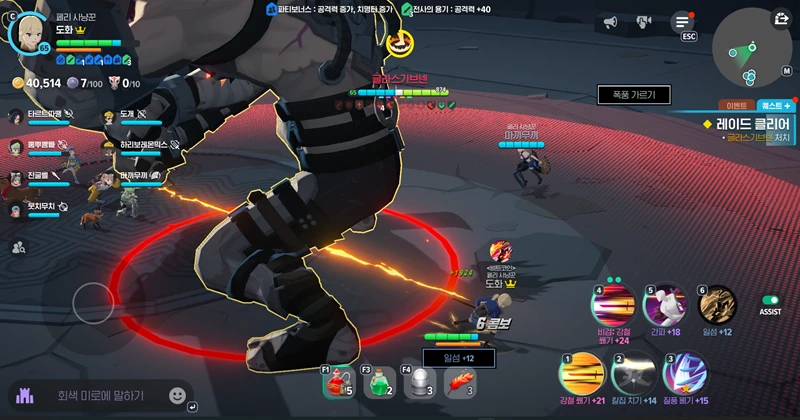This screenshot has height=420, width=800.
Task: Toggle the ASSIST switch
Action: (x=770, y=300)
